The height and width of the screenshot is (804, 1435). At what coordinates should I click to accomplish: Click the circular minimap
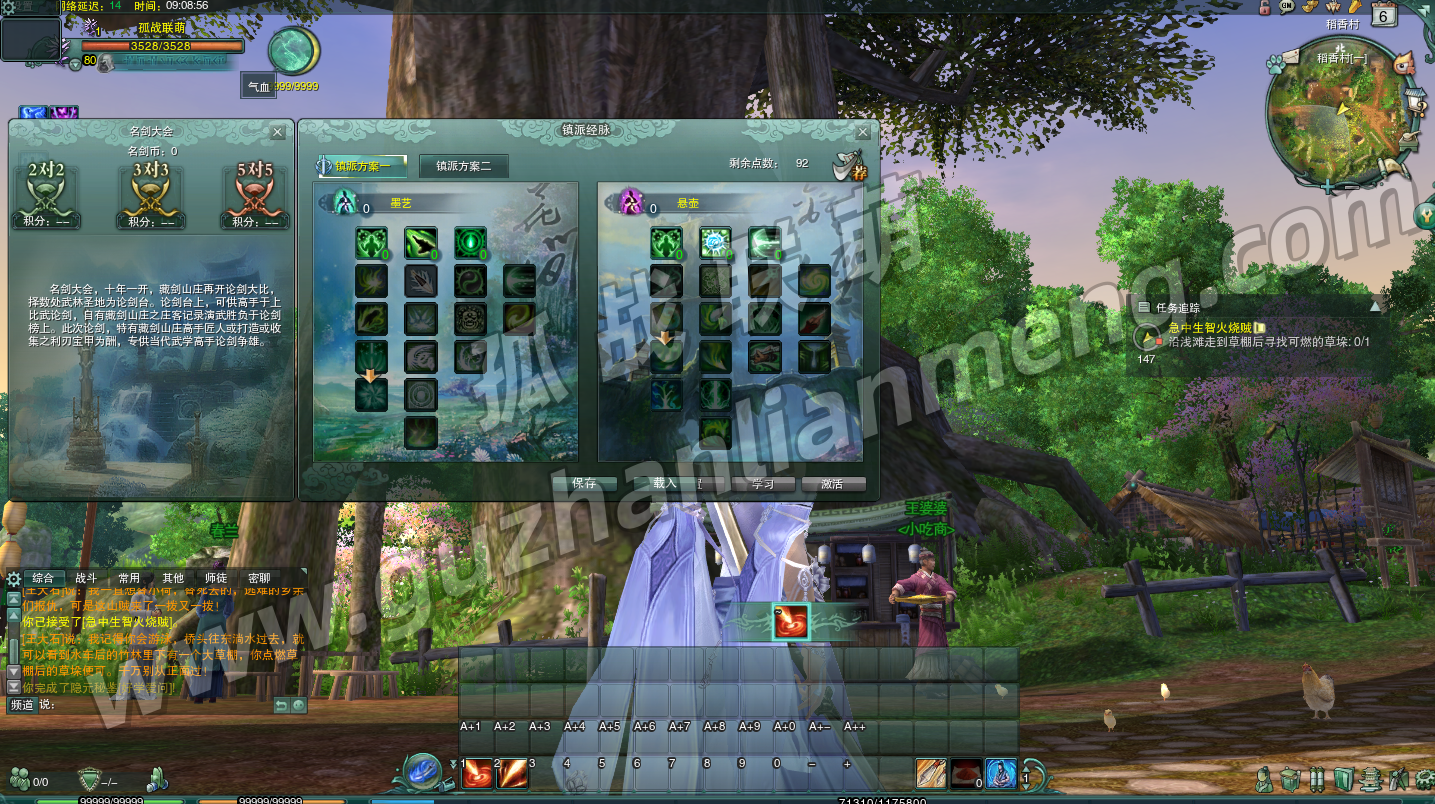1335,113
